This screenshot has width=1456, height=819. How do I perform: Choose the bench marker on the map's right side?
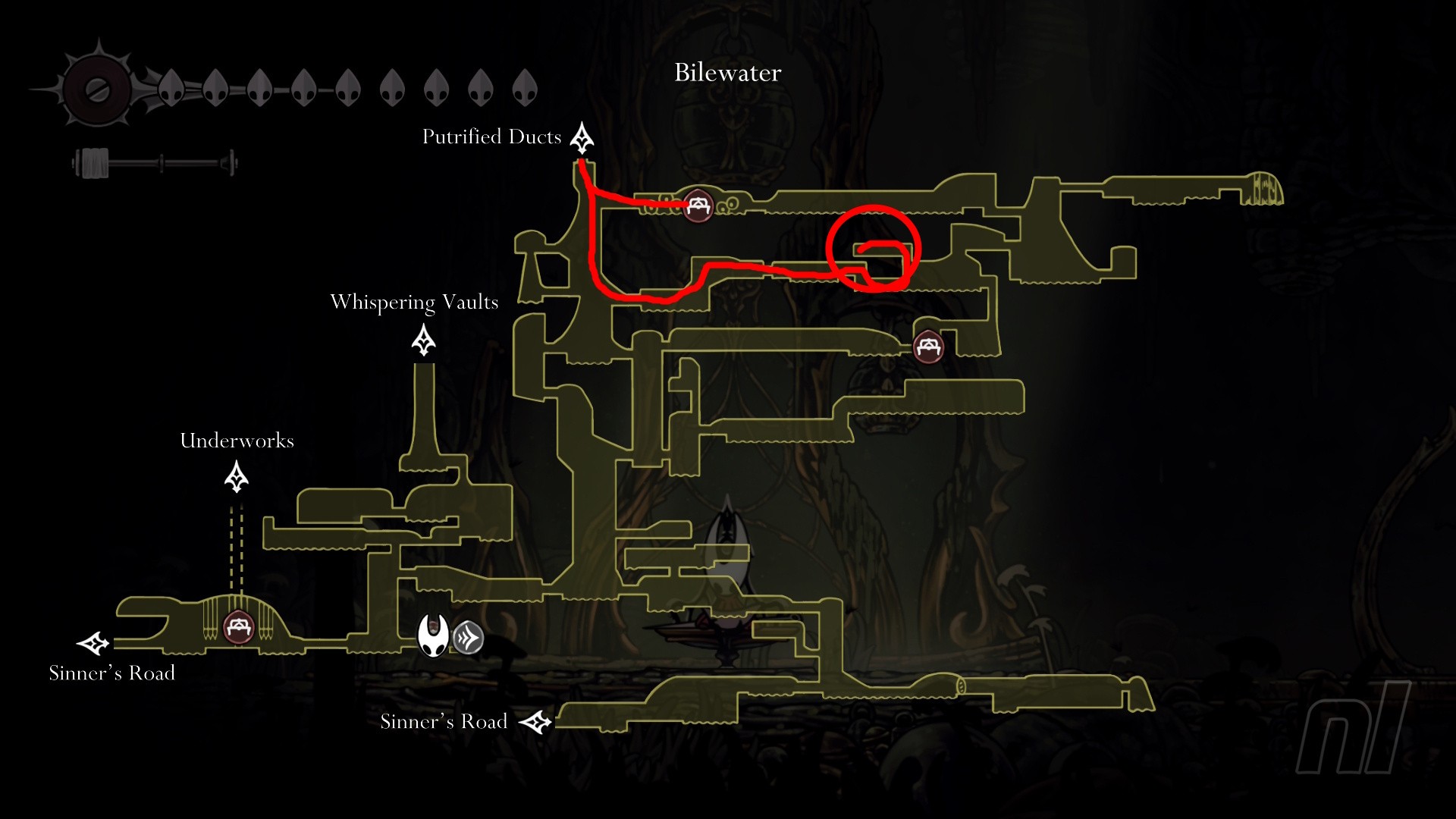click(928, 347)
